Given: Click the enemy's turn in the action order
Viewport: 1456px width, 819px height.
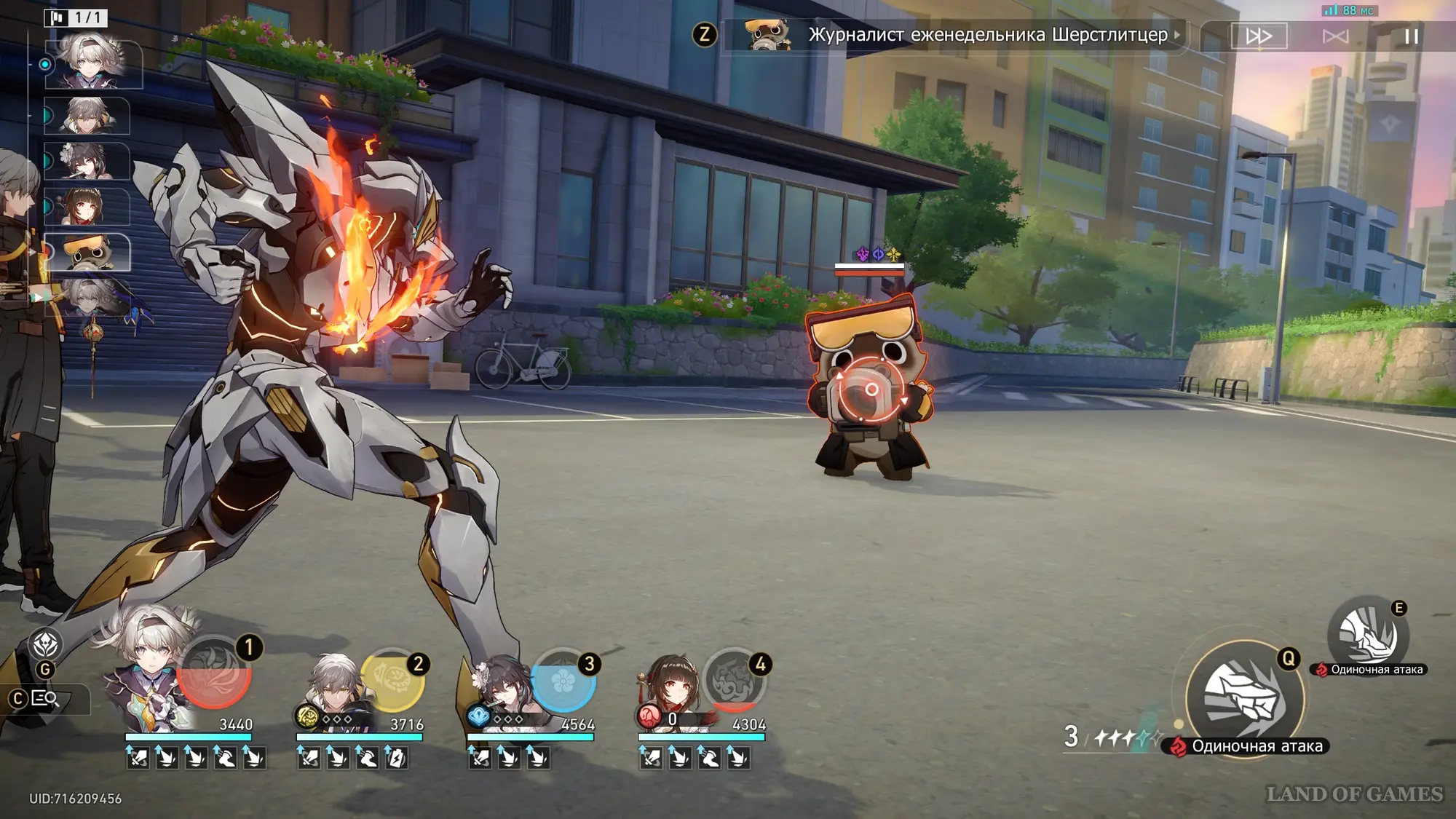Looking at the screenshot, I should tap(87, 252).
